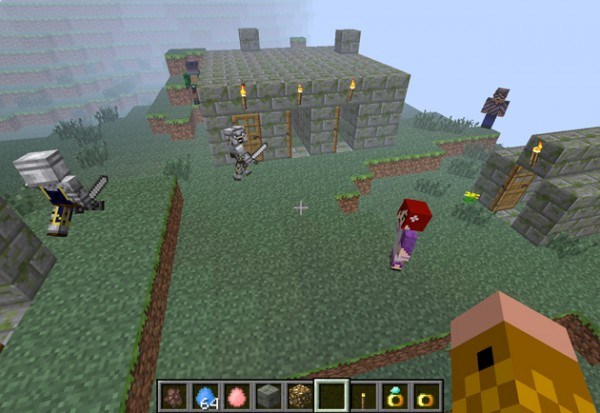This screenshot has width=600, height=413.
Task: Select the plain gold ring slot
Action: [426, 396]
